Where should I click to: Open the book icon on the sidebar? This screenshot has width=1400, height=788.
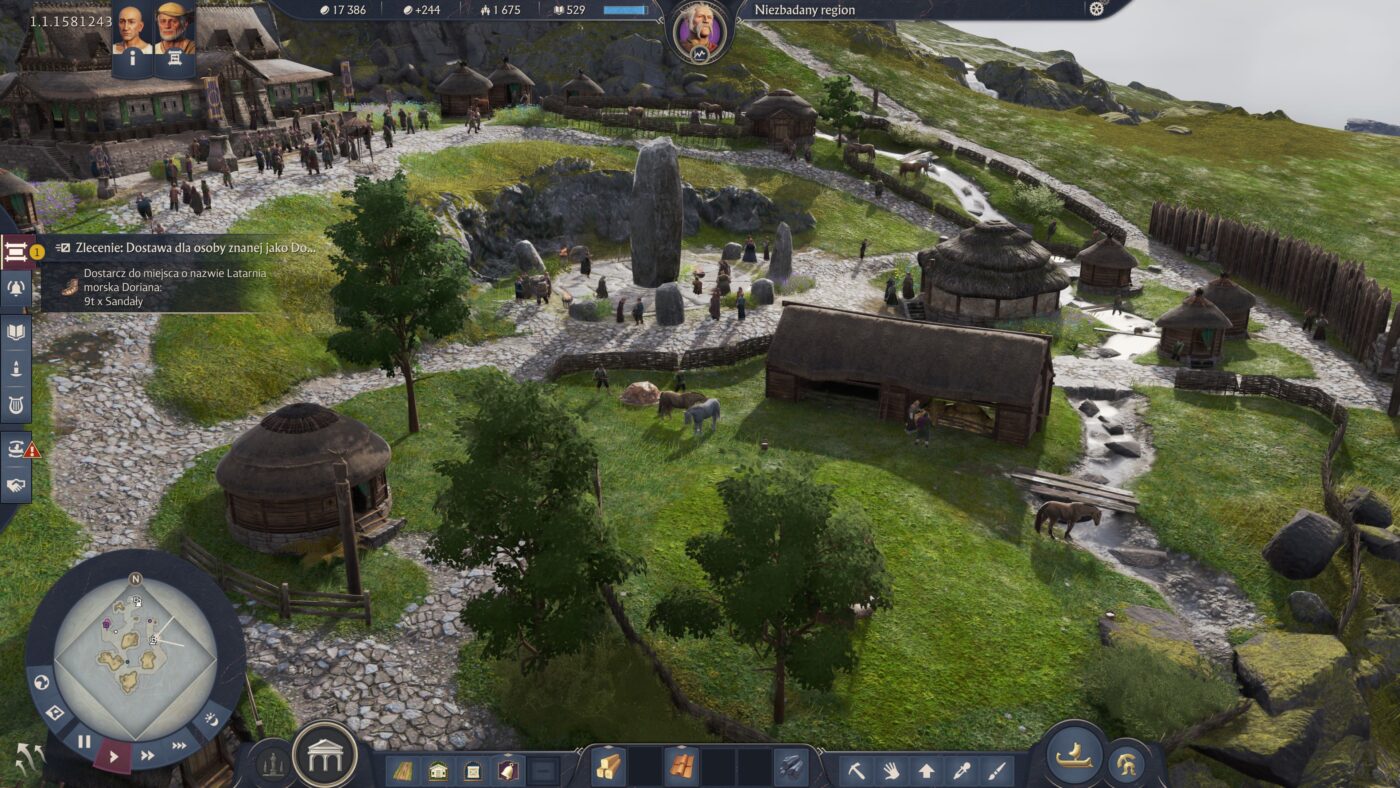point(17,333)
